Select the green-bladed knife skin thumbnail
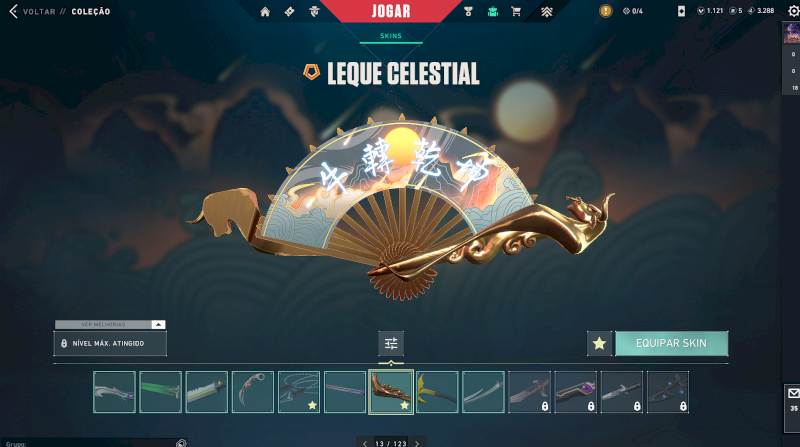This screenshot has height=447, width=800. pyautogui.click(x=160, y=392)
